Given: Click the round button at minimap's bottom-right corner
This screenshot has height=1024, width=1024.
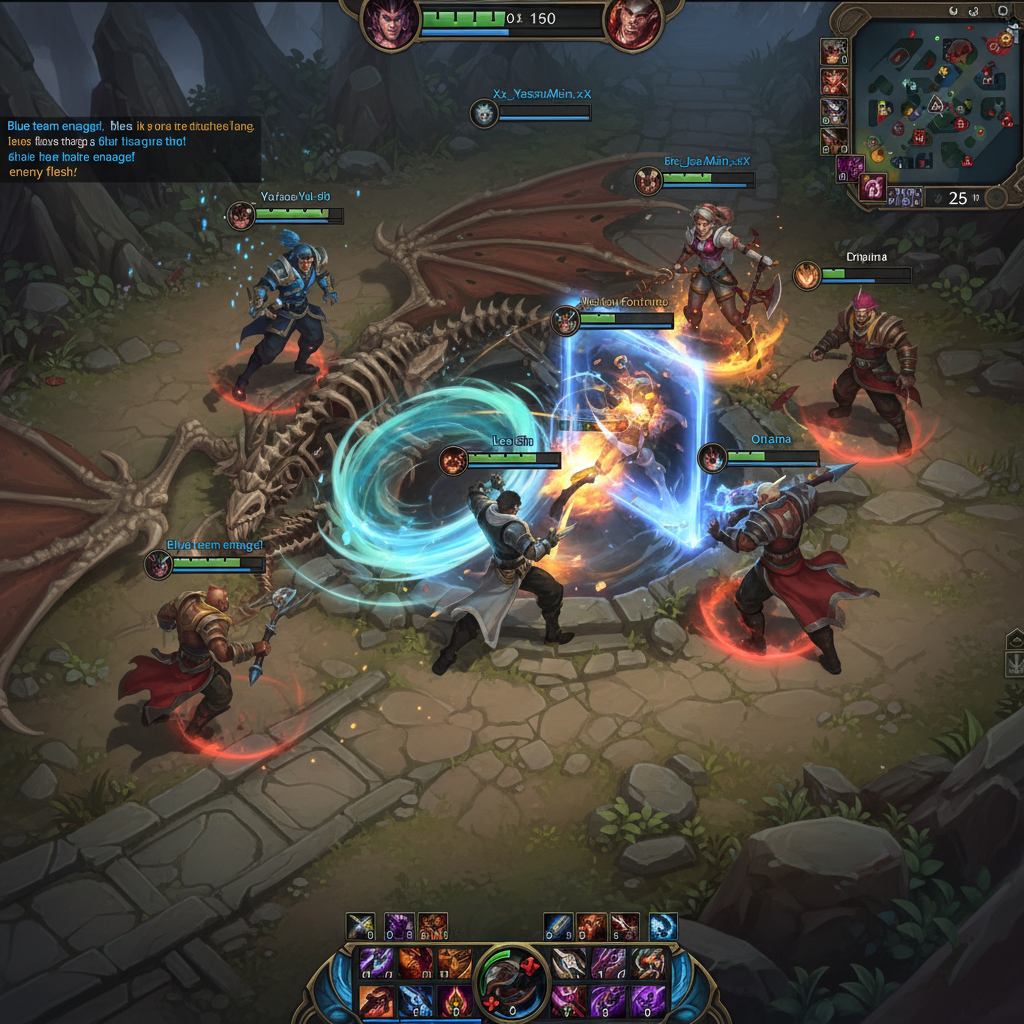Looking at the screenshot, I should (x=997, y=198).
